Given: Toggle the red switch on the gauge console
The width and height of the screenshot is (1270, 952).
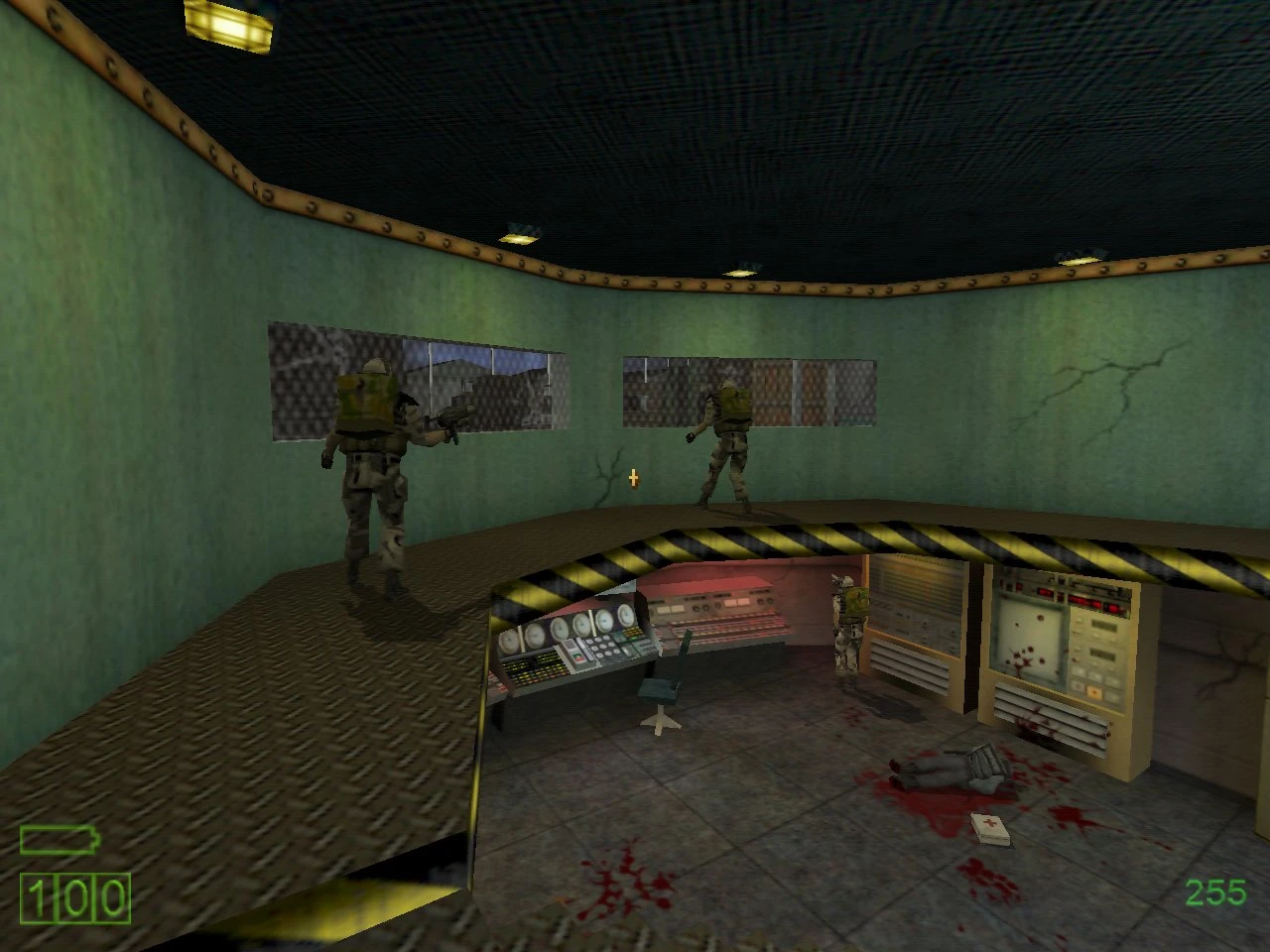Looking at the screenshot, I should pyautogui.click(x=576, y=658).
